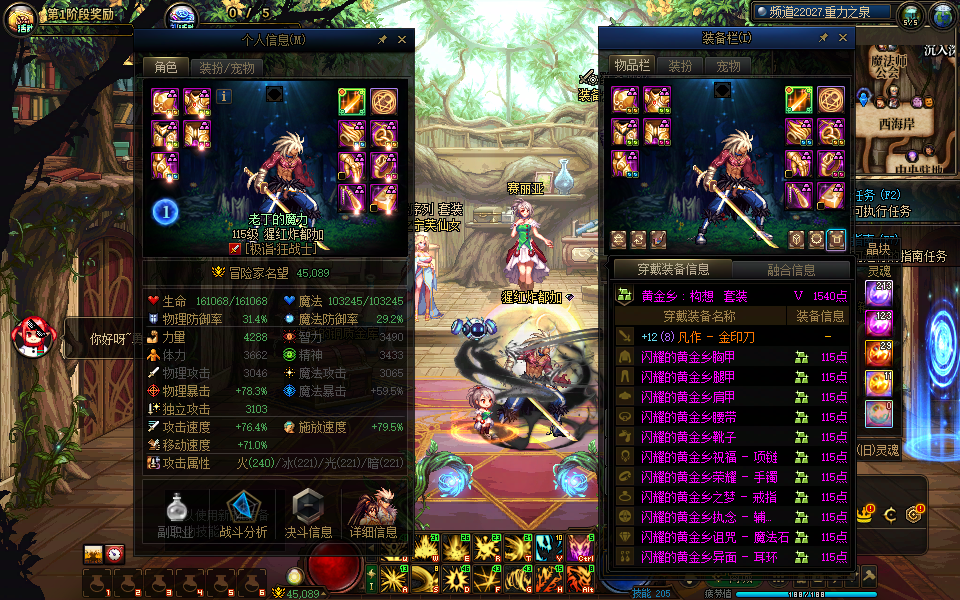960x600 pixels.
Task: Open the 宠物 tab in equipment window
Action: click(729, 66)
